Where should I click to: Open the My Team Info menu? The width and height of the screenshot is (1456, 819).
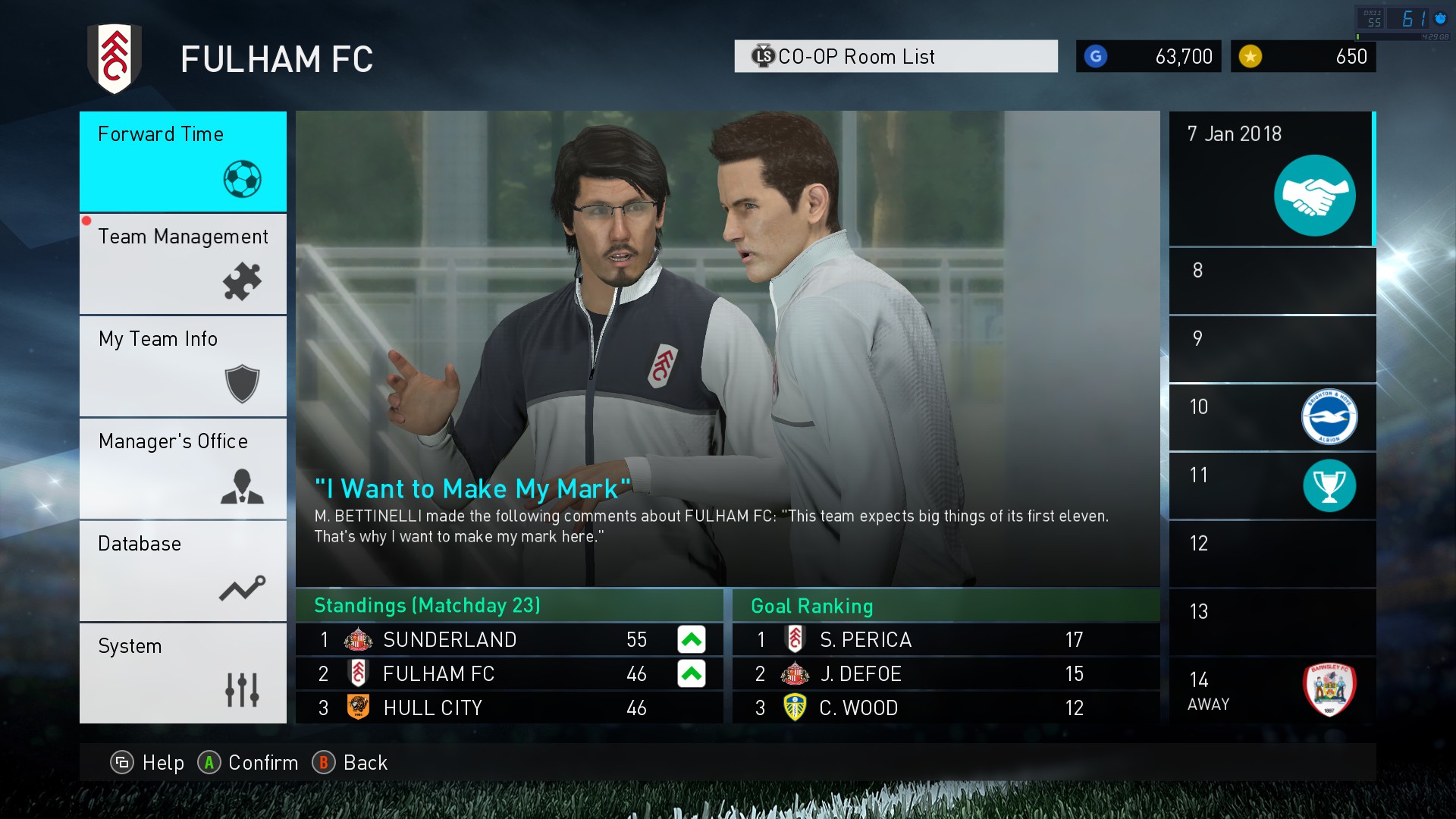click(x=183, y=366)
